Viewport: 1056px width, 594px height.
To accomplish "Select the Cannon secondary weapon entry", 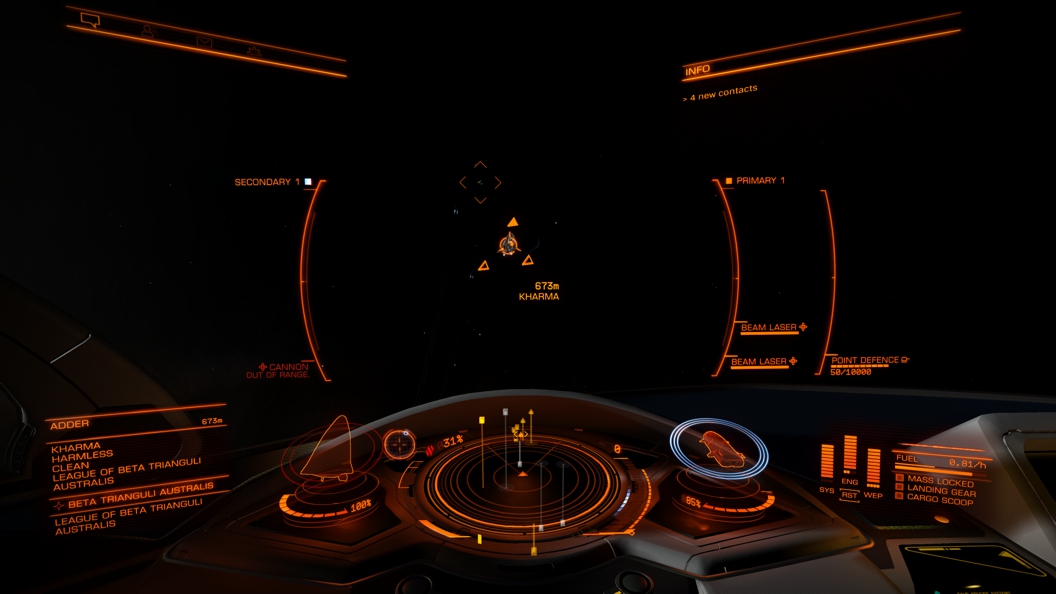I will pos(285,368).
